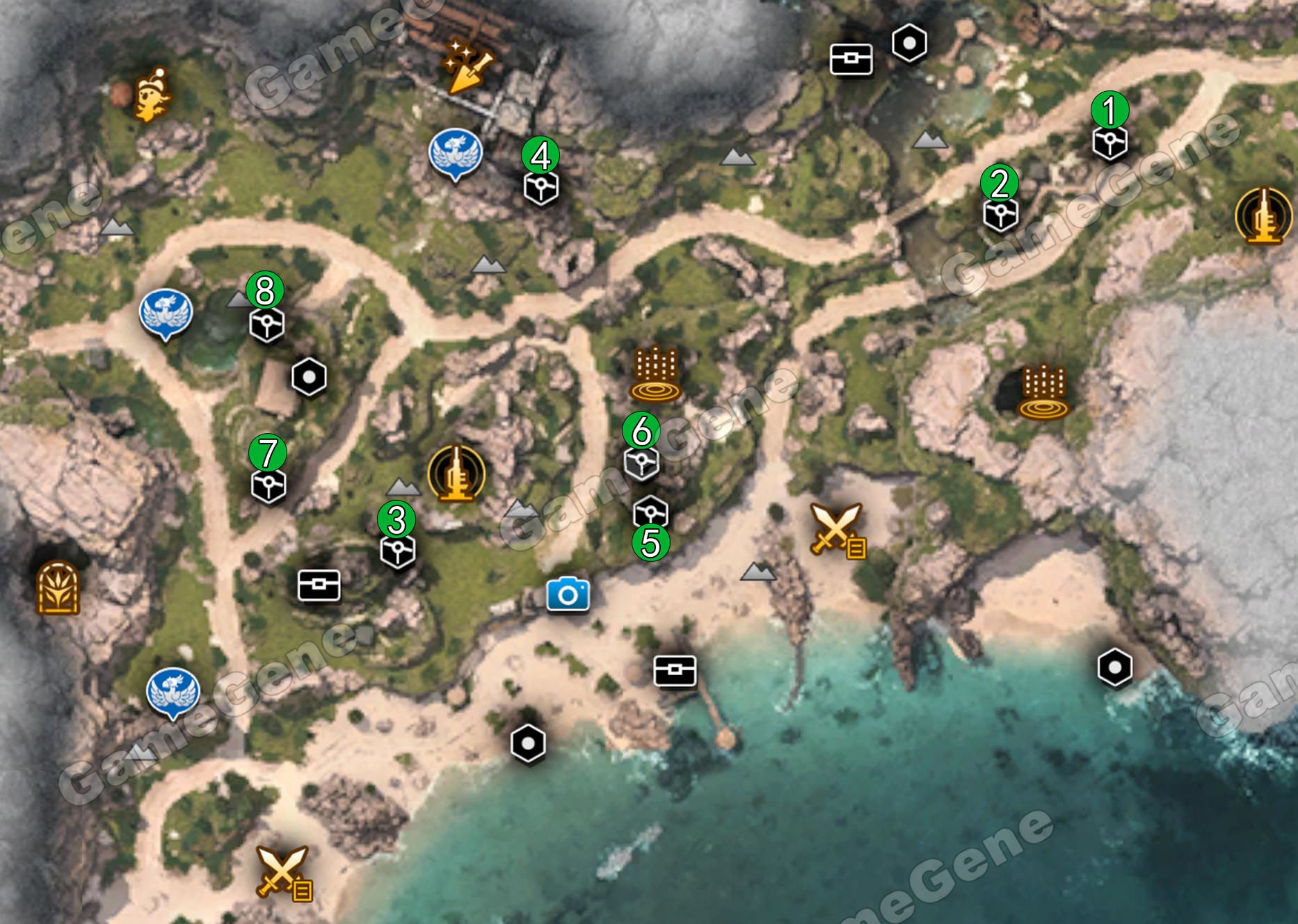This screenshot has width=1298, height=924.
Task: Select the green number 5 marker
Action: (650, 542)
